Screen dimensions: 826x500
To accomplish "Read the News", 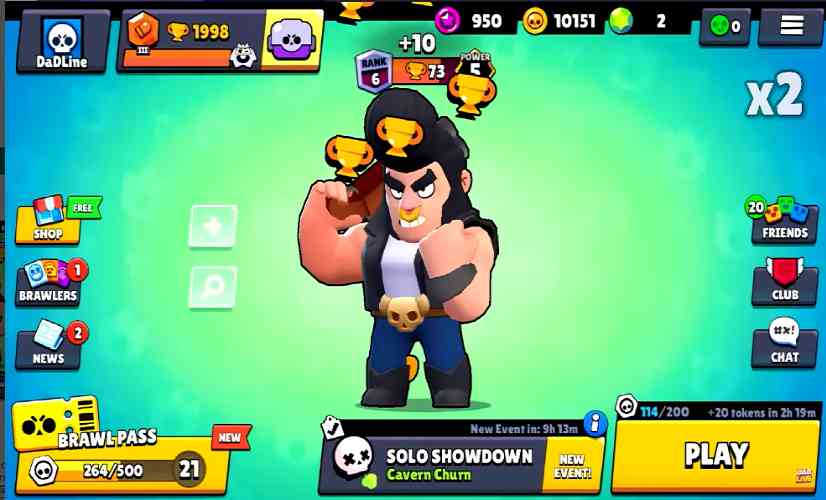I will (x=48, y=344).
